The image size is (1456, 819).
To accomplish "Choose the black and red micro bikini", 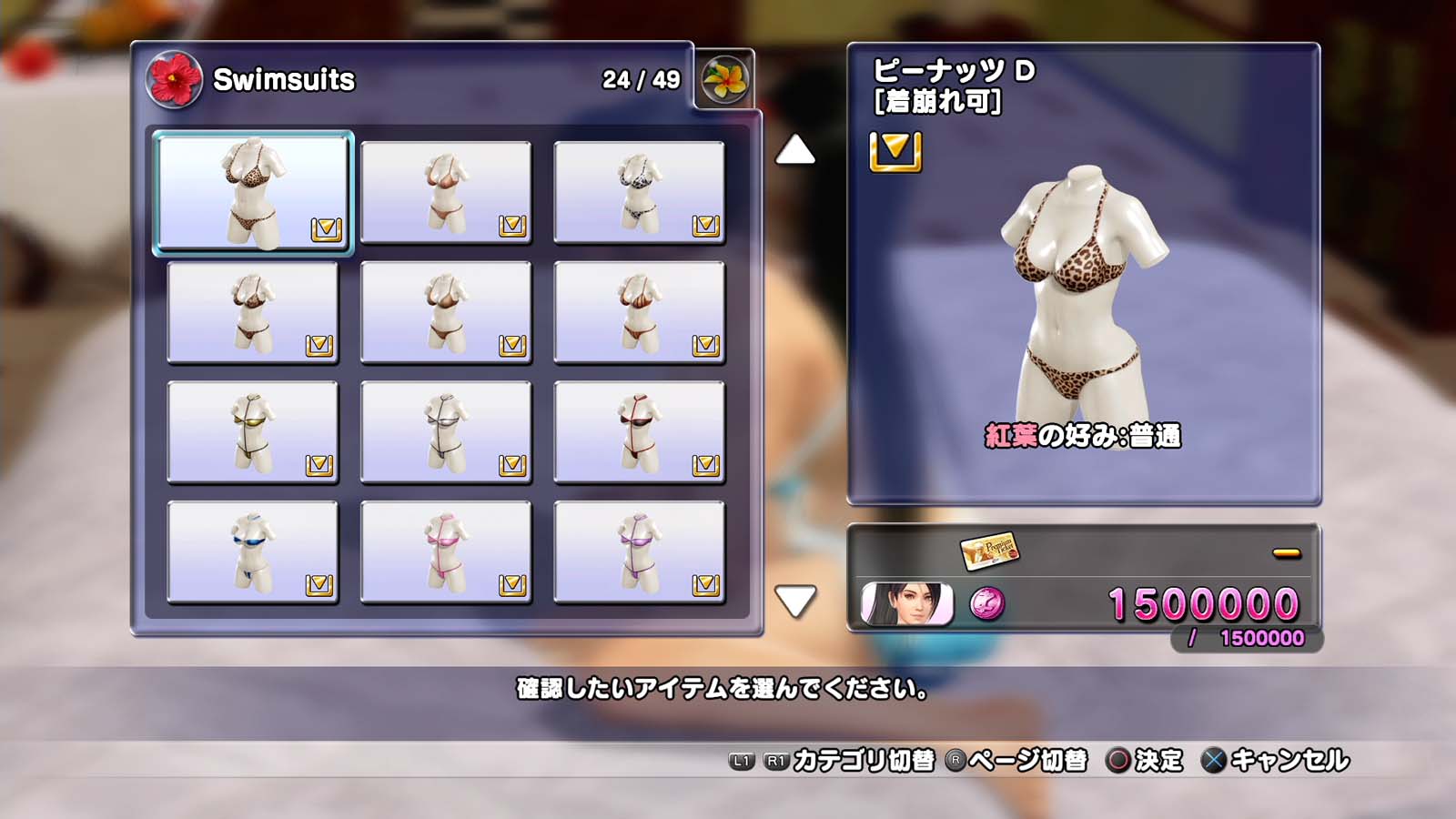I will tap(639, 432).
